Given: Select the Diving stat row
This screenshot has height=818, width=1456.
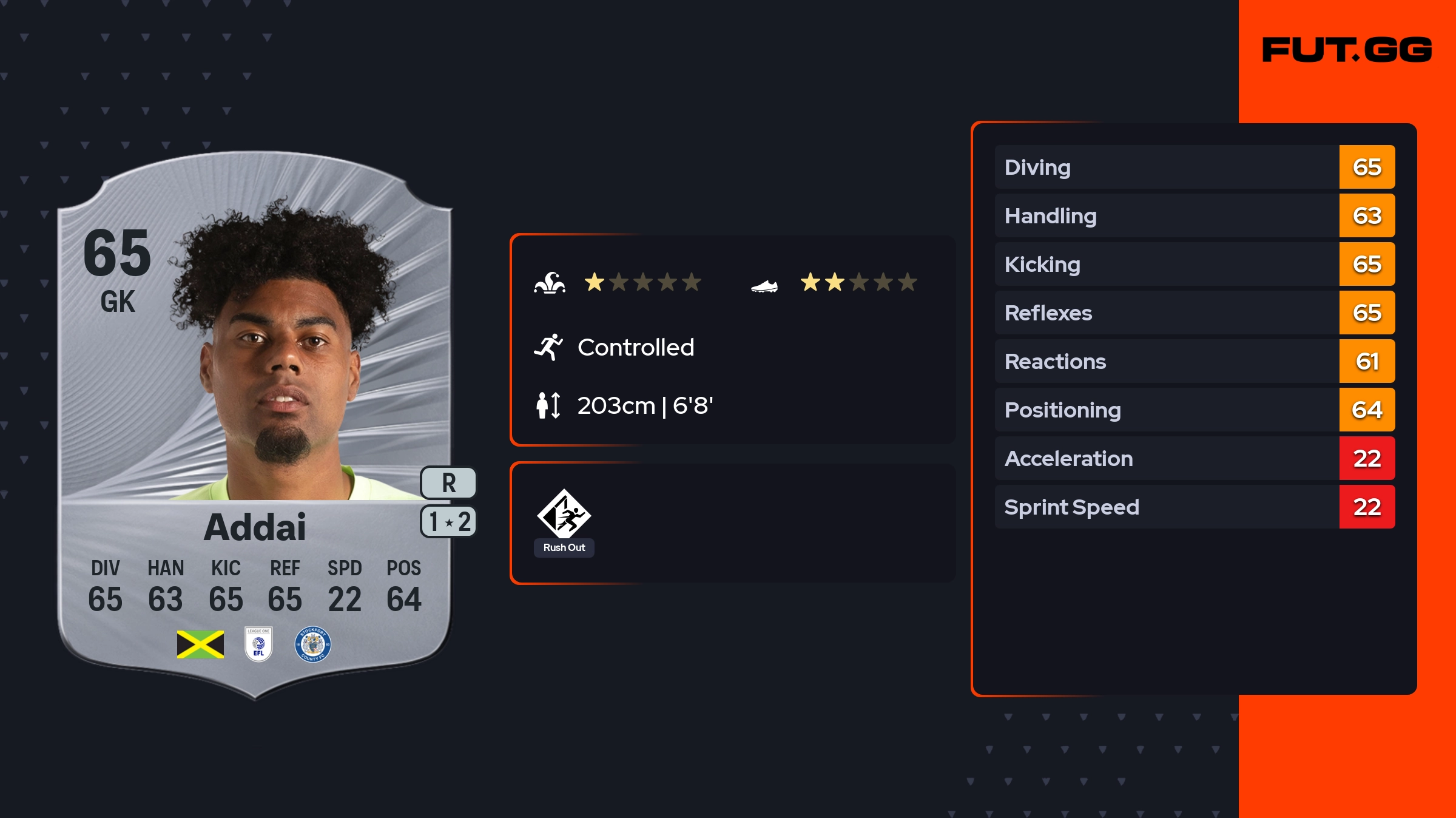Looking at the screenshot, I should click(1194, 167).
